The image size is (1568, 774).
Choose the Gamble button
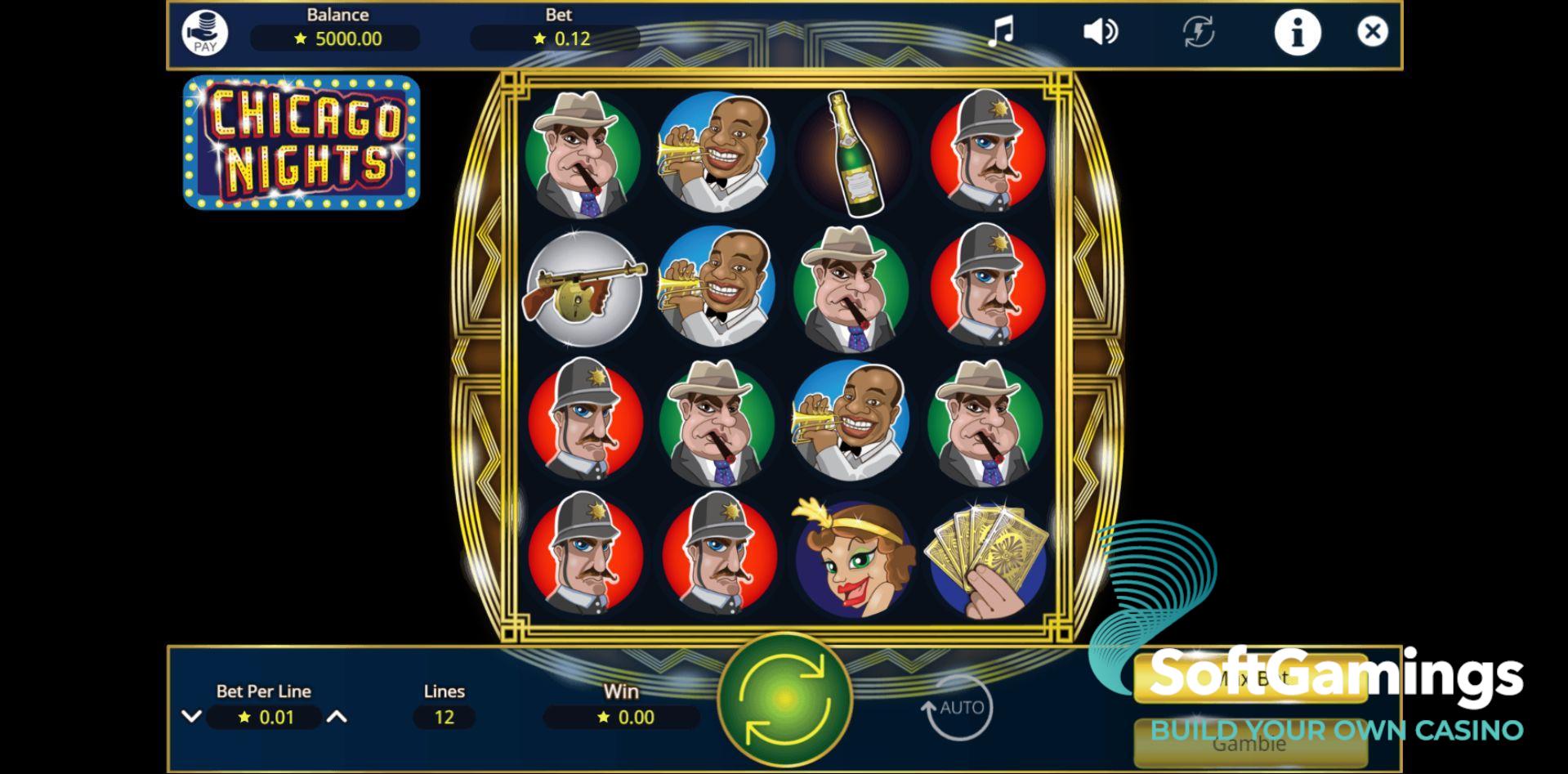(1249, 743)
